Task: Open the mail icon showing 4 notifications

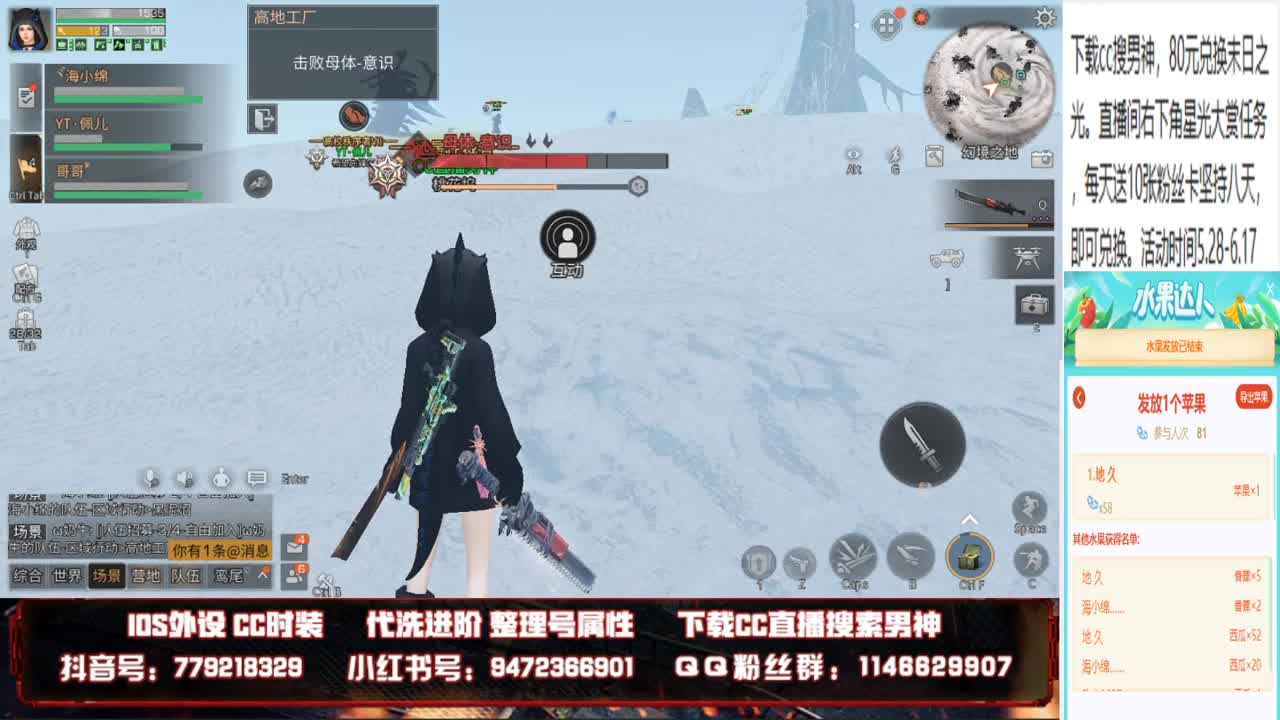Action: click(294, 547)
